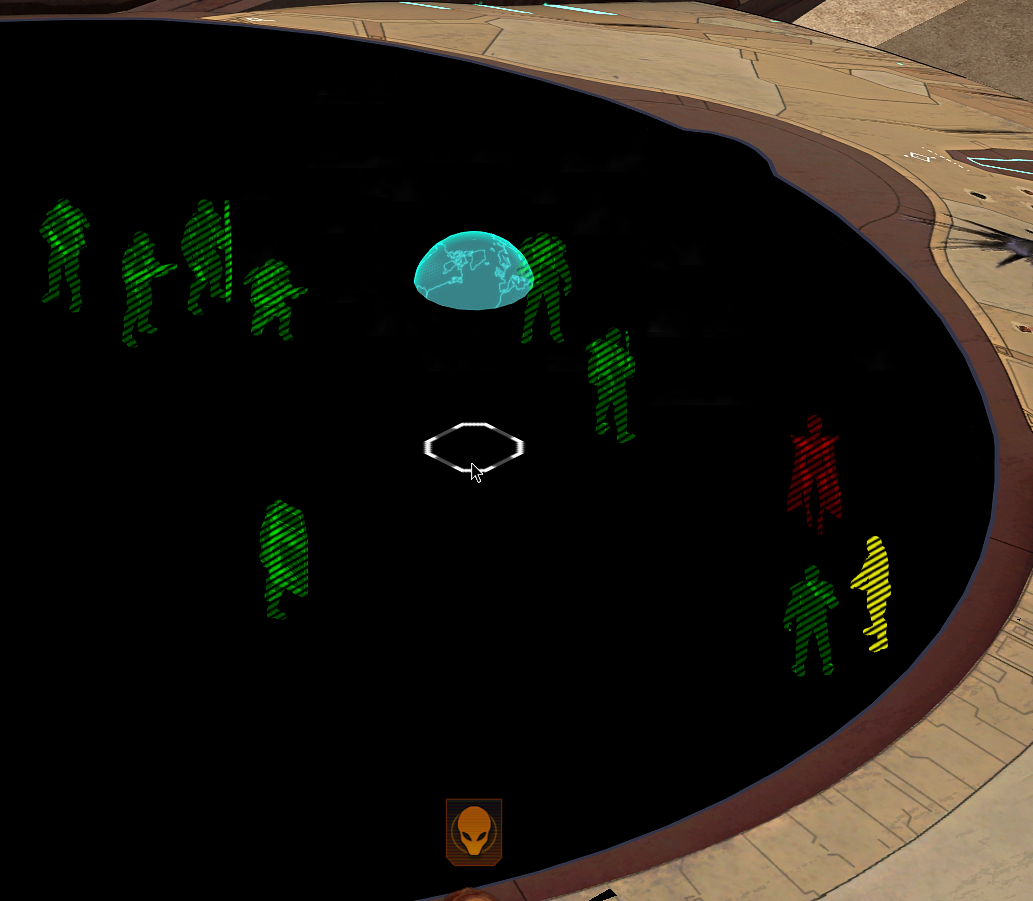Click the orange alien head icon
This screenshot has height=901, width=1033.
tap(473, 831)
